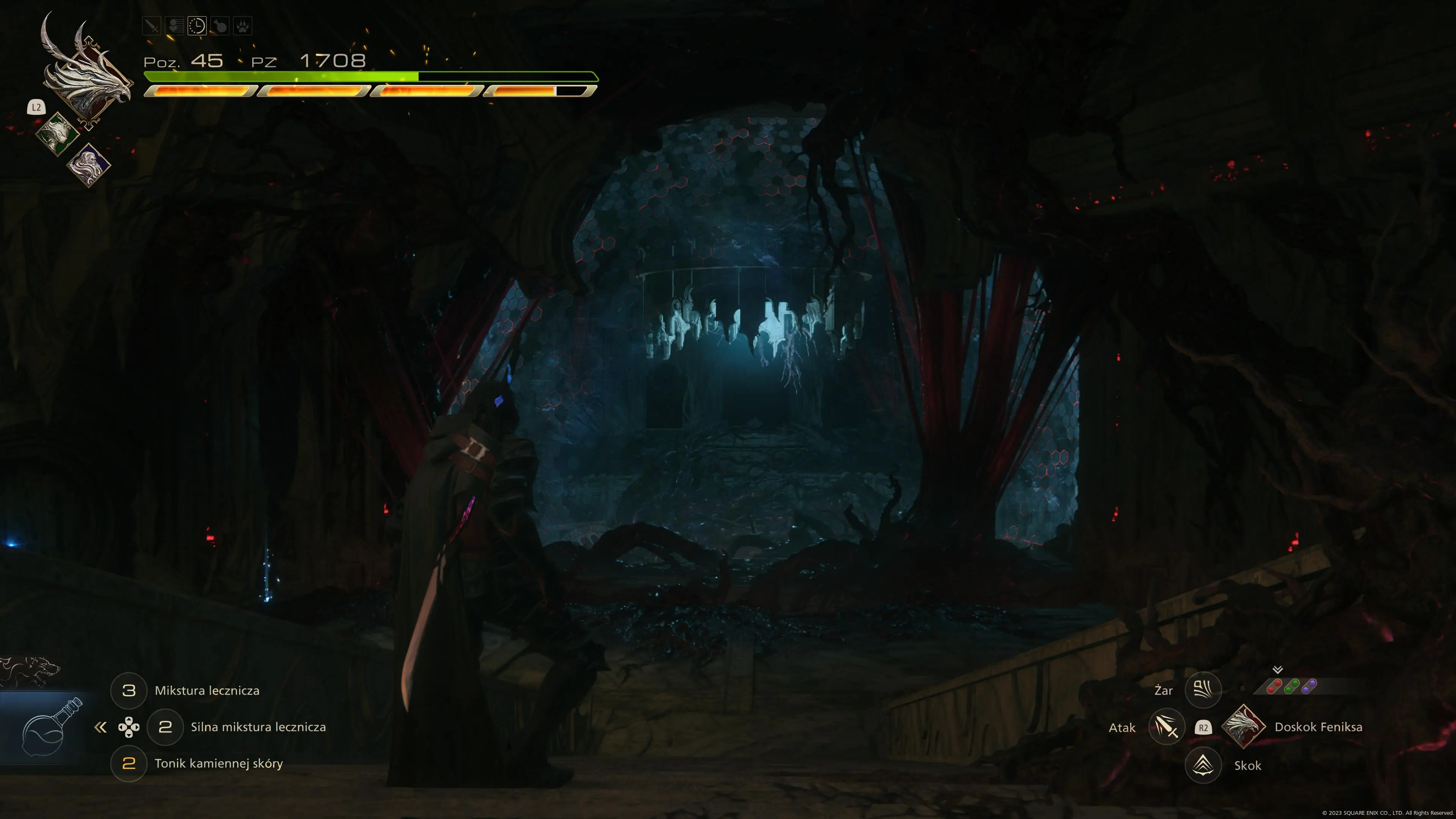Click the purple ability orb pair
This screenshot has height=819, width=1456.
point(1309,687)
